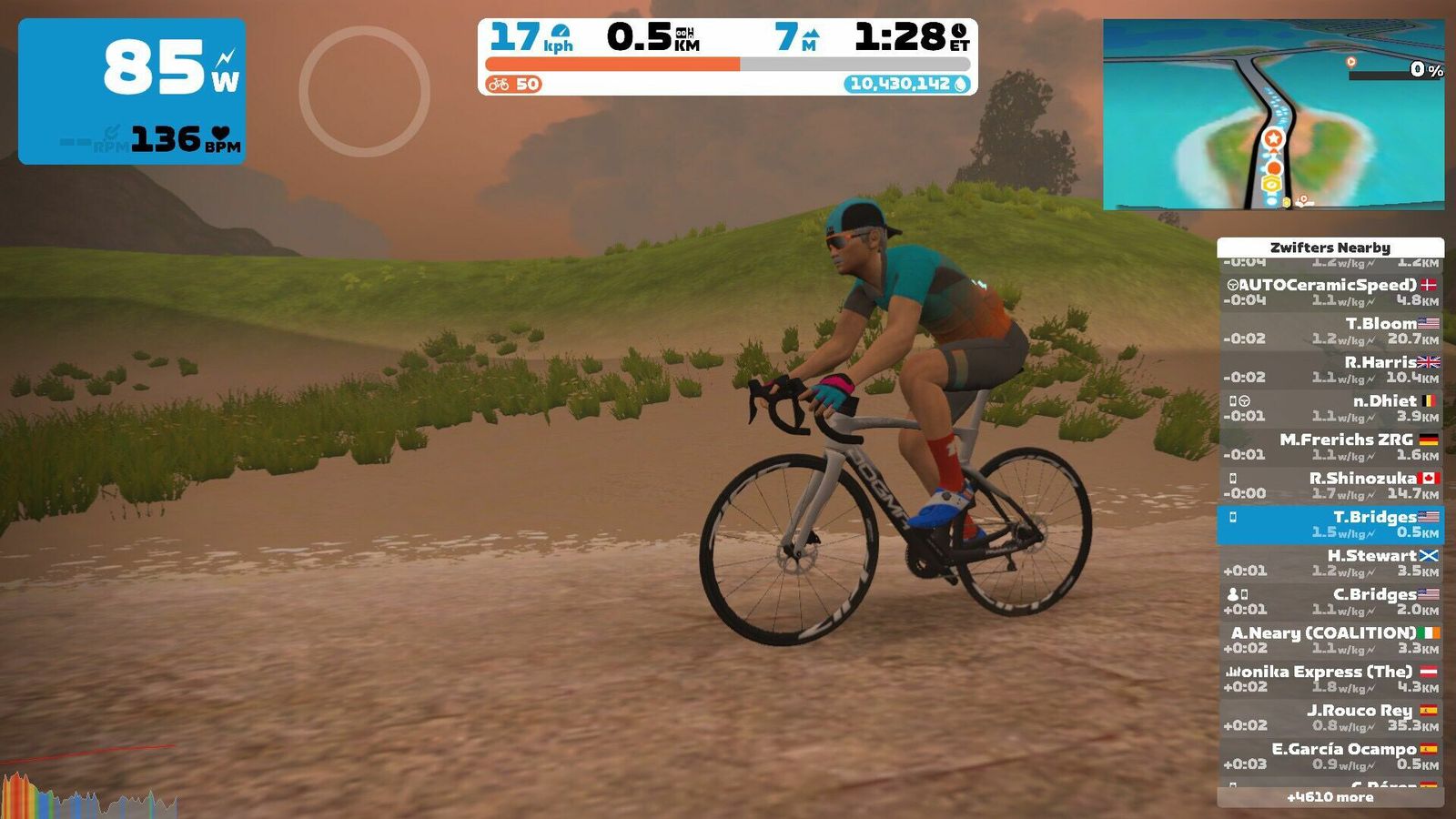Select AUTOCeramicSpeed rider row

click(x=1330, y=292)
